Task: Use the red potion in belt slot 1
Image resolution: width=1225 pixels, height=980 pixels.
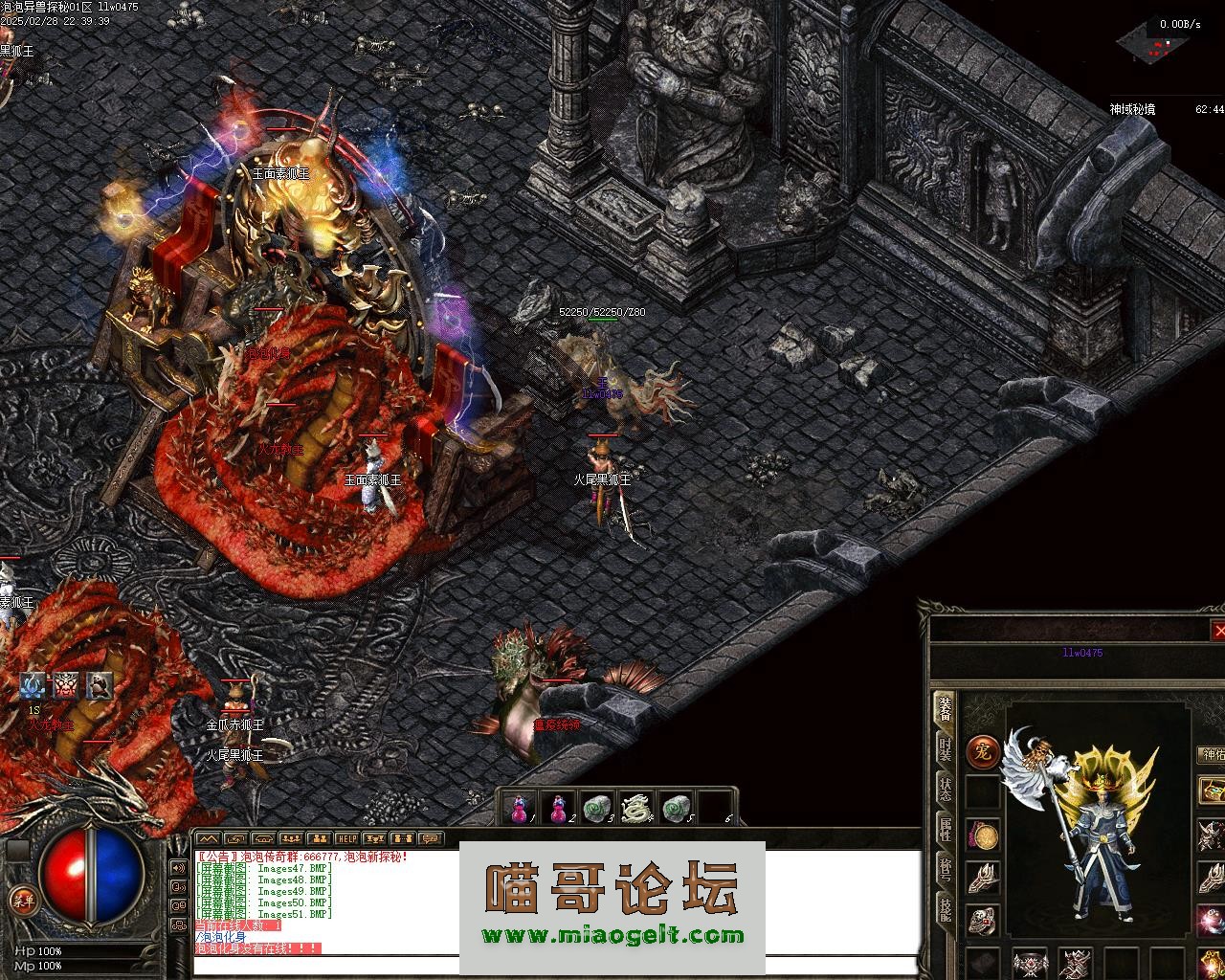Action: click(519, 809)
